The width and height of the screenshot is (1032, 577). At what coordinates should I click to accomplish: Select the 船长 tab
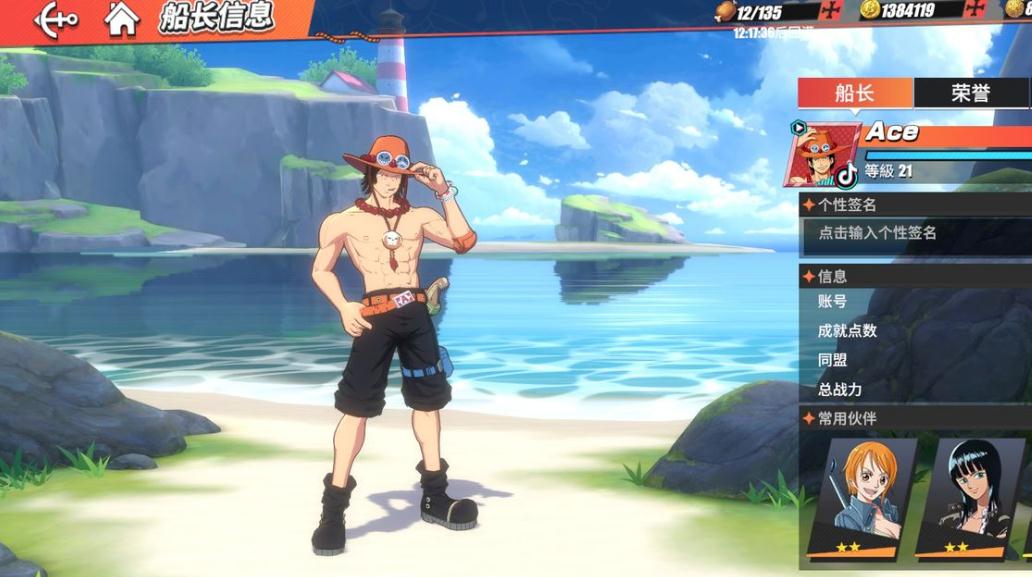pos(854,93)
